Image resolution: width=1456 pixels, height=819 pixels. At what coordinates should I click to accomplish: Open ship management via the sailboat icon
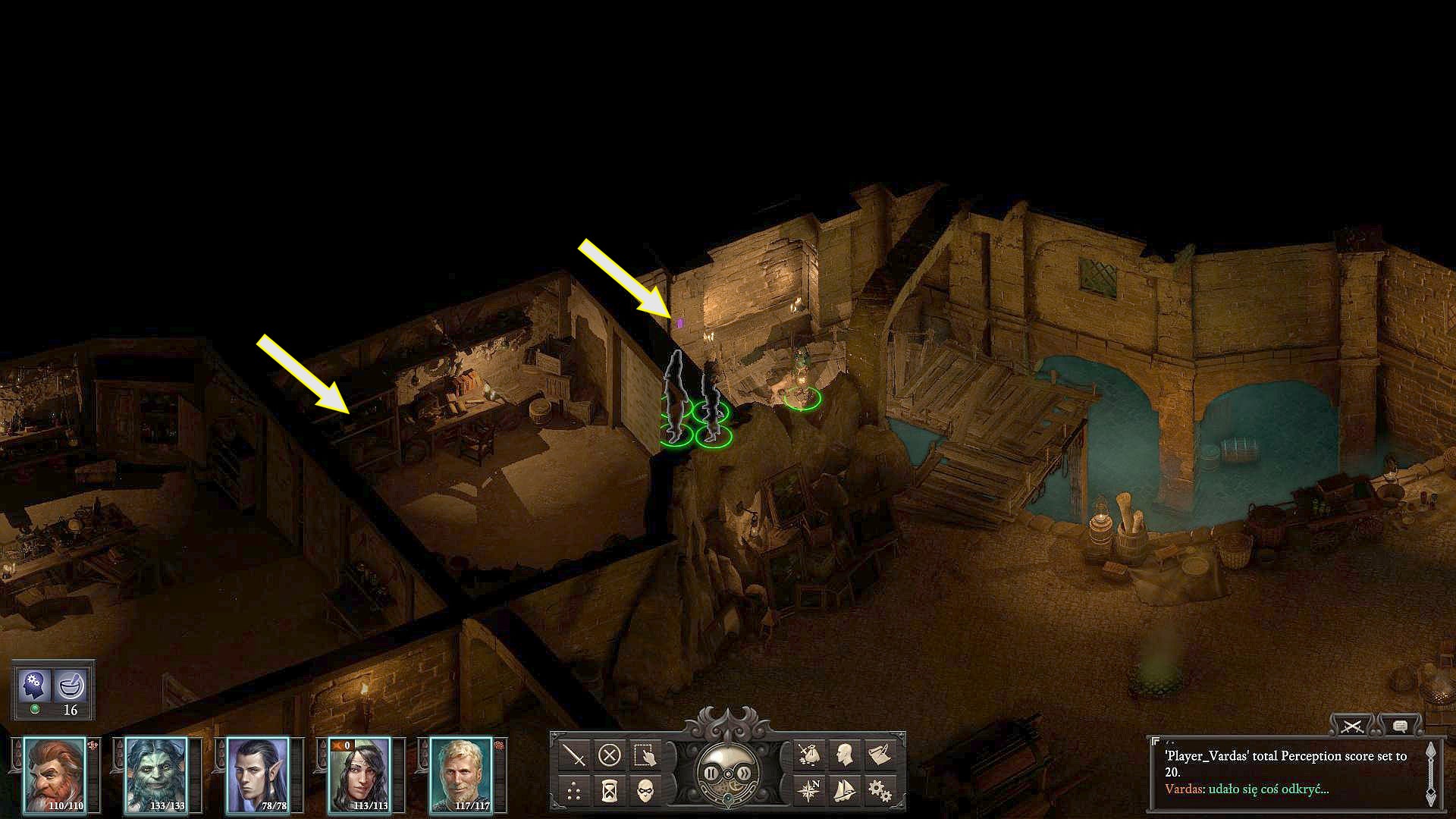844,789
